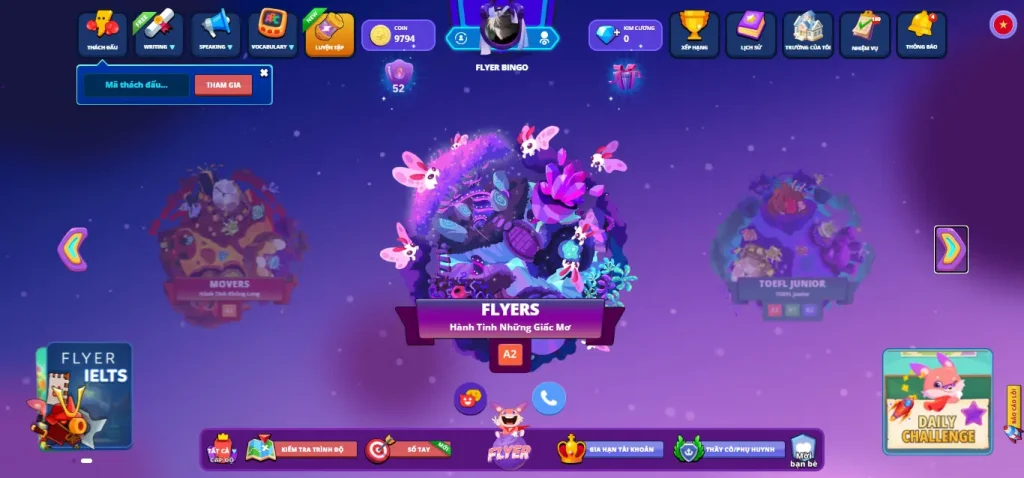Open the Vocabulary dropdown
The width and height of the screenshot is (1024, 478).
273,33
